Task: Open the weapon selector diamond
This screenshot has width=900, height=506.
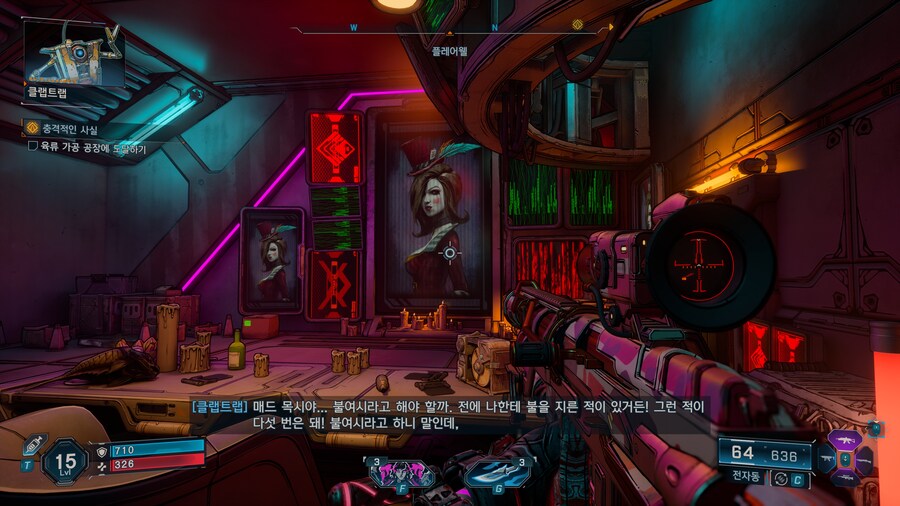Action: coord(845,458)
